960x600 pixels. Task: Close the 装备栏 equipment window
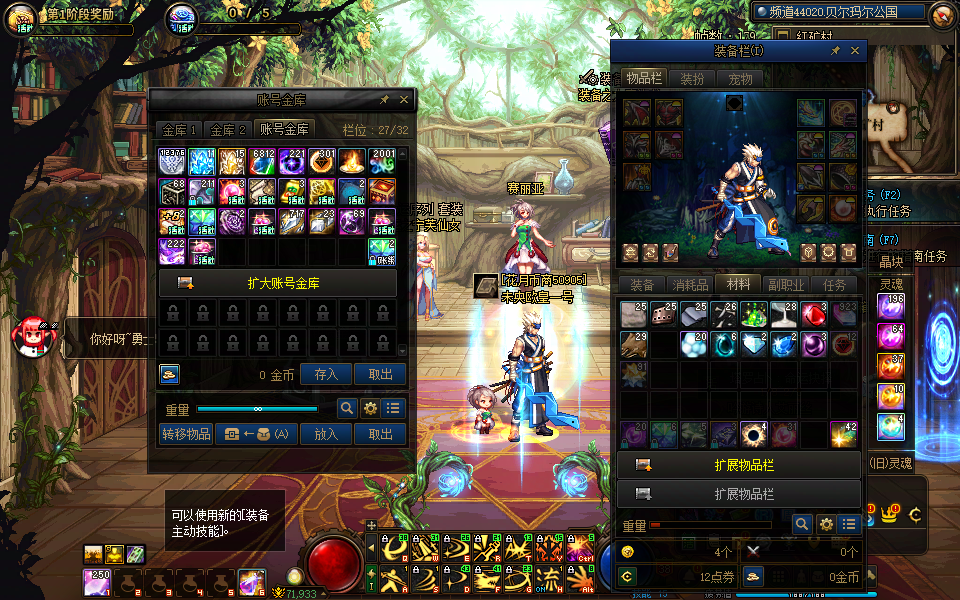point(855,51)
